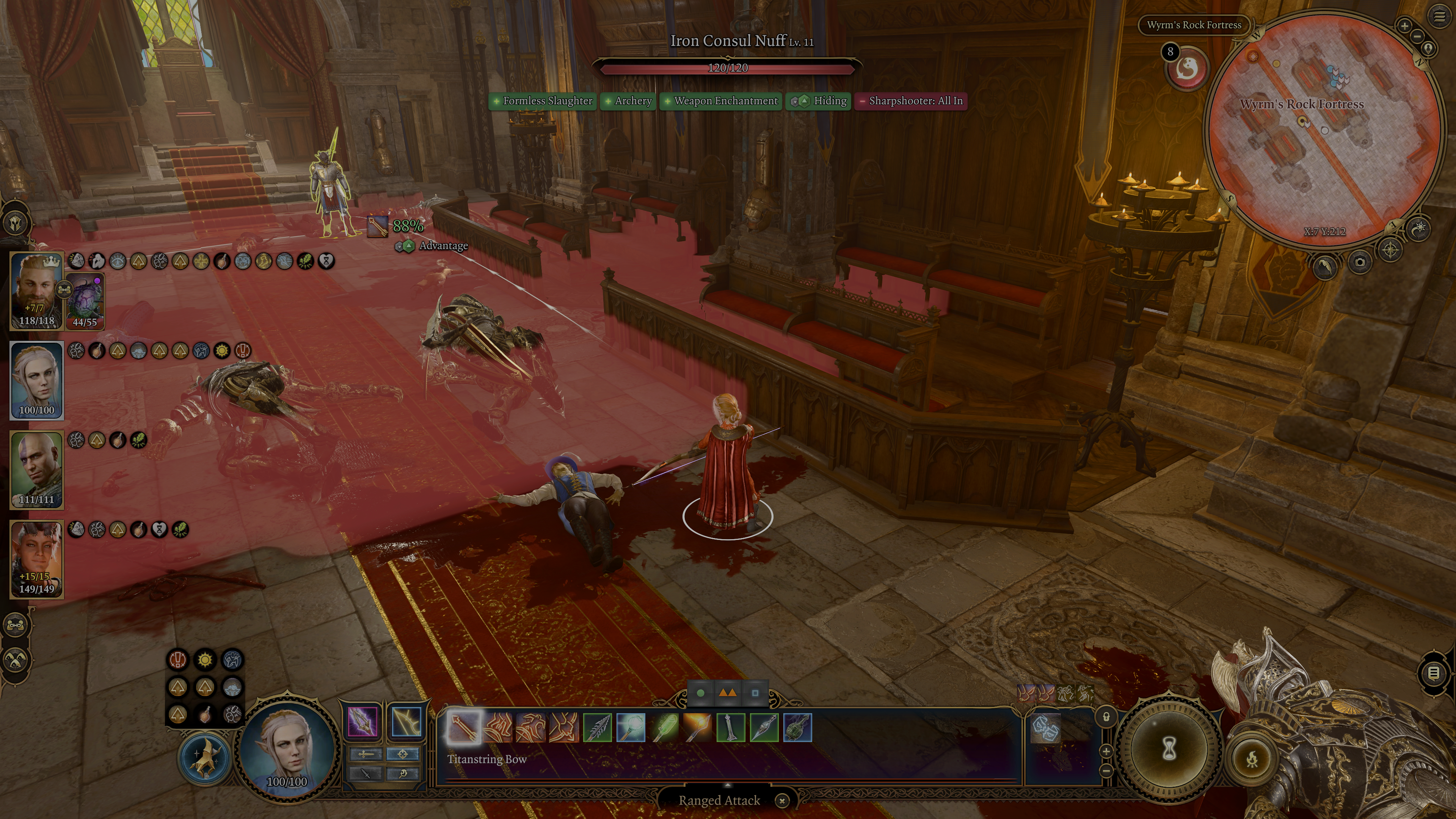1456x819 pixels.
Task: Open the game menu hamburger button
Action: [1439, 17]
